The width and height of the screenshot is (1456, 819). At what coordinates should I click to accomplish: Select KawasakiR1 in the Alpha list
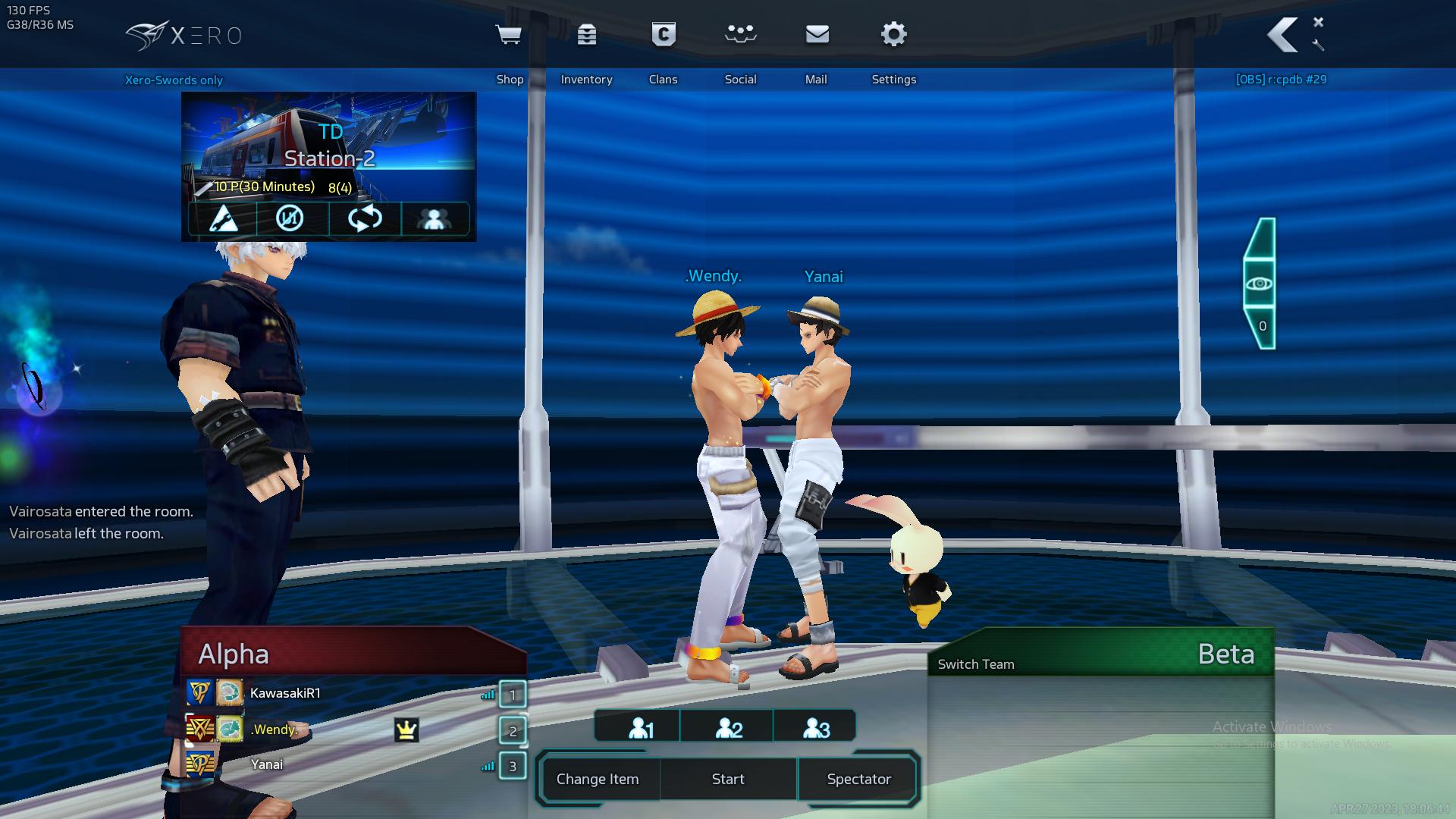[285, 693]
